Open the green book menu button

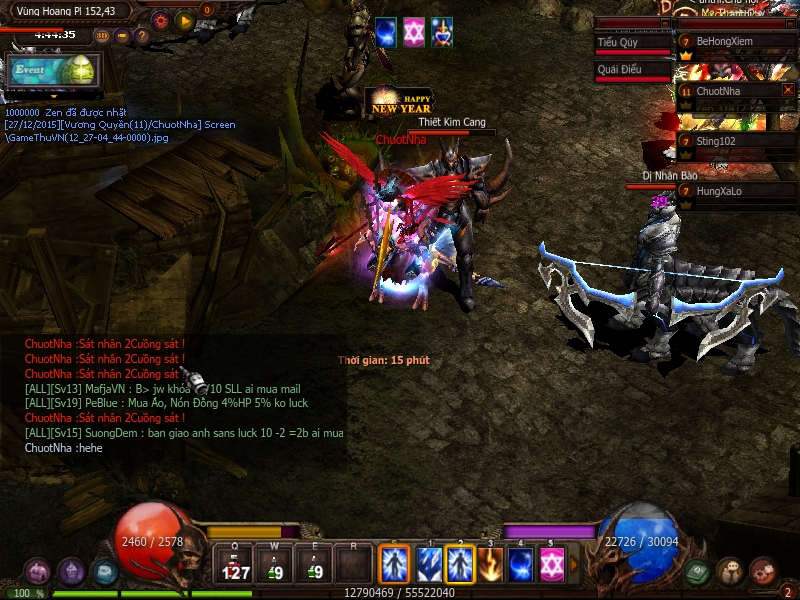coord(698,571)
